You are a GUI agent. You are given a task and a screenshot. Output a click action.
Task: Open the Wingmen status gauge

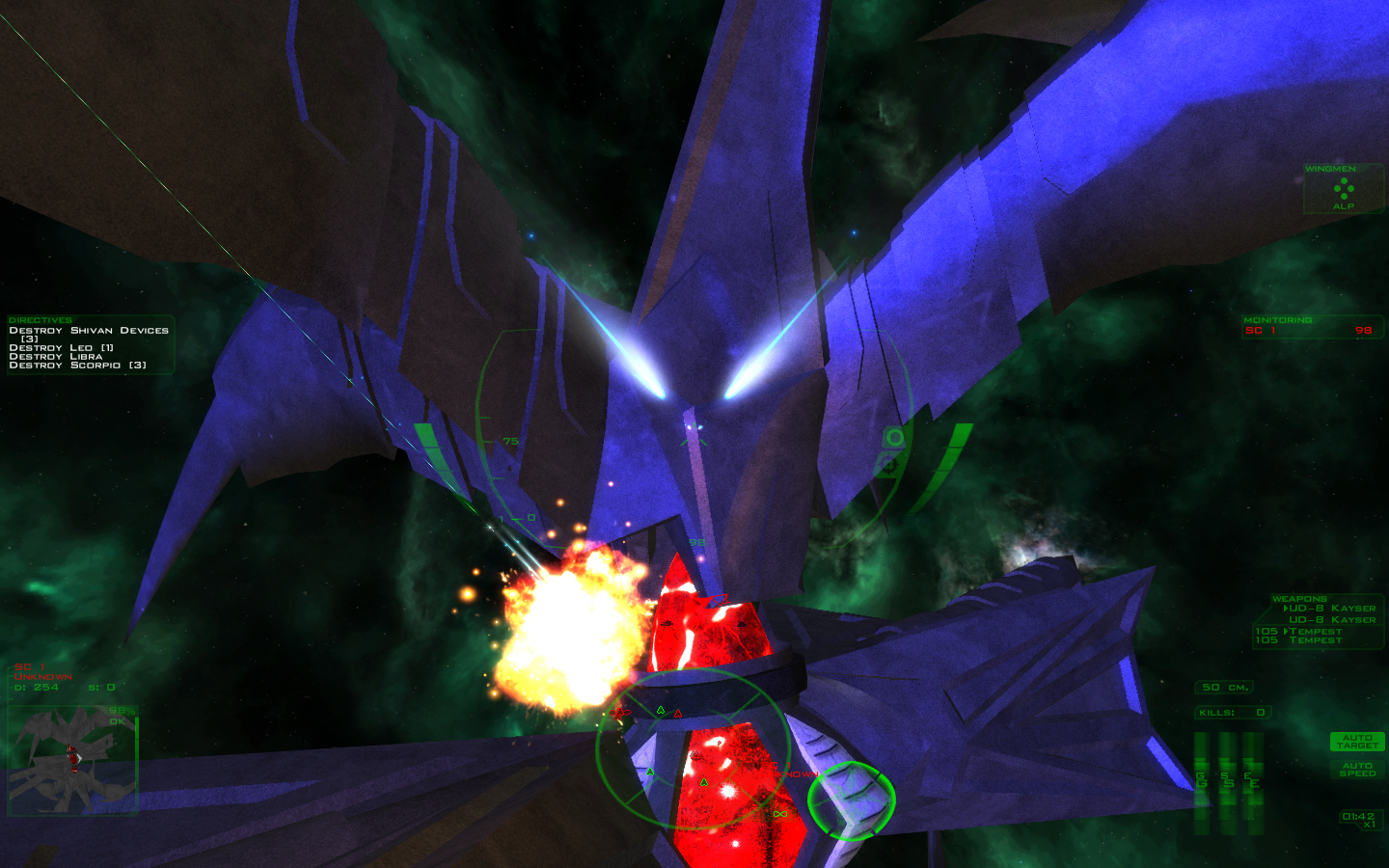[x=1344, y=188]
